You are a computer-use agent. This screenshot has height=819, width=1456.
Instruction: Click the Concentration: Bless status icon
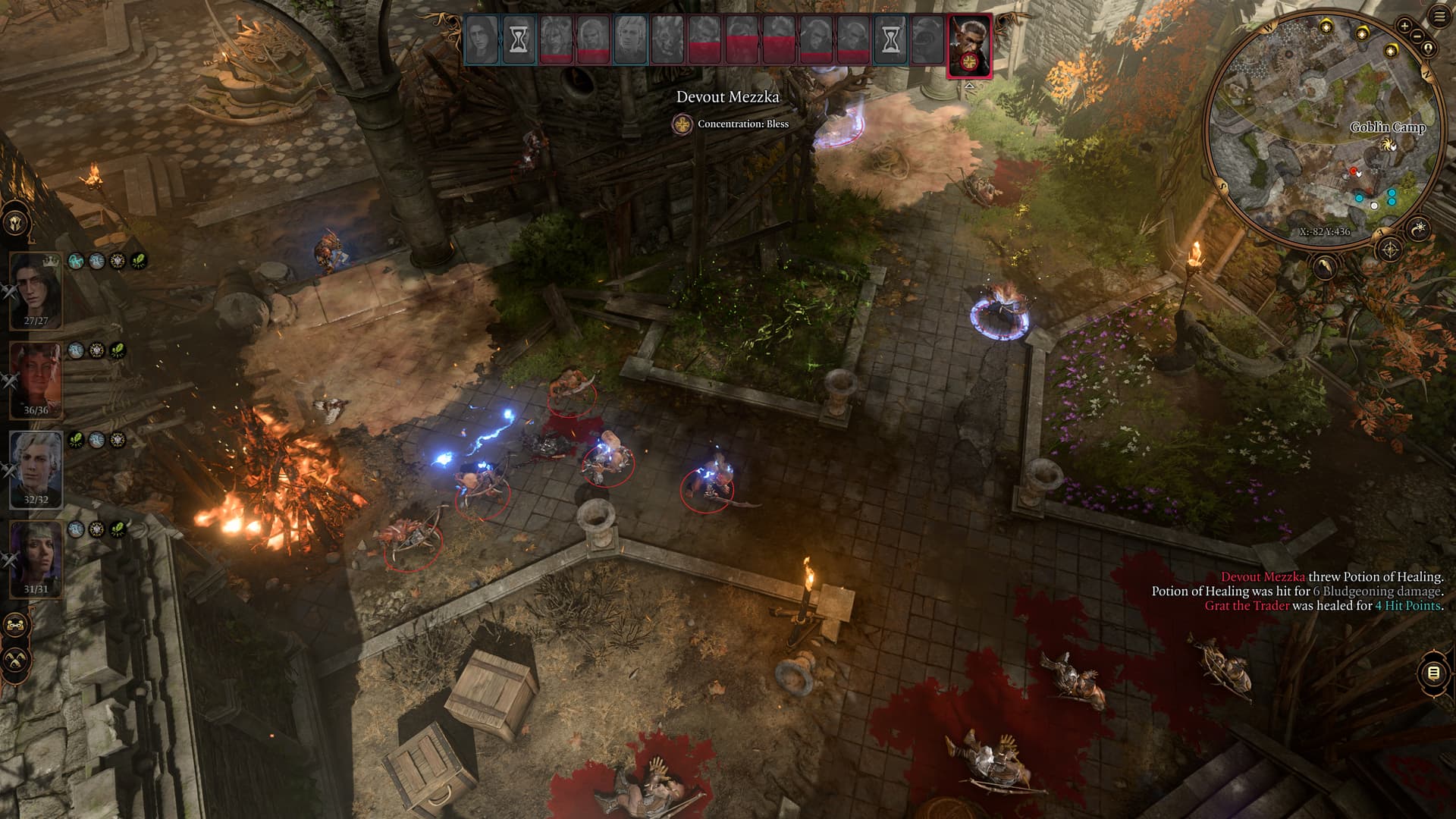(x=682, y=124)
